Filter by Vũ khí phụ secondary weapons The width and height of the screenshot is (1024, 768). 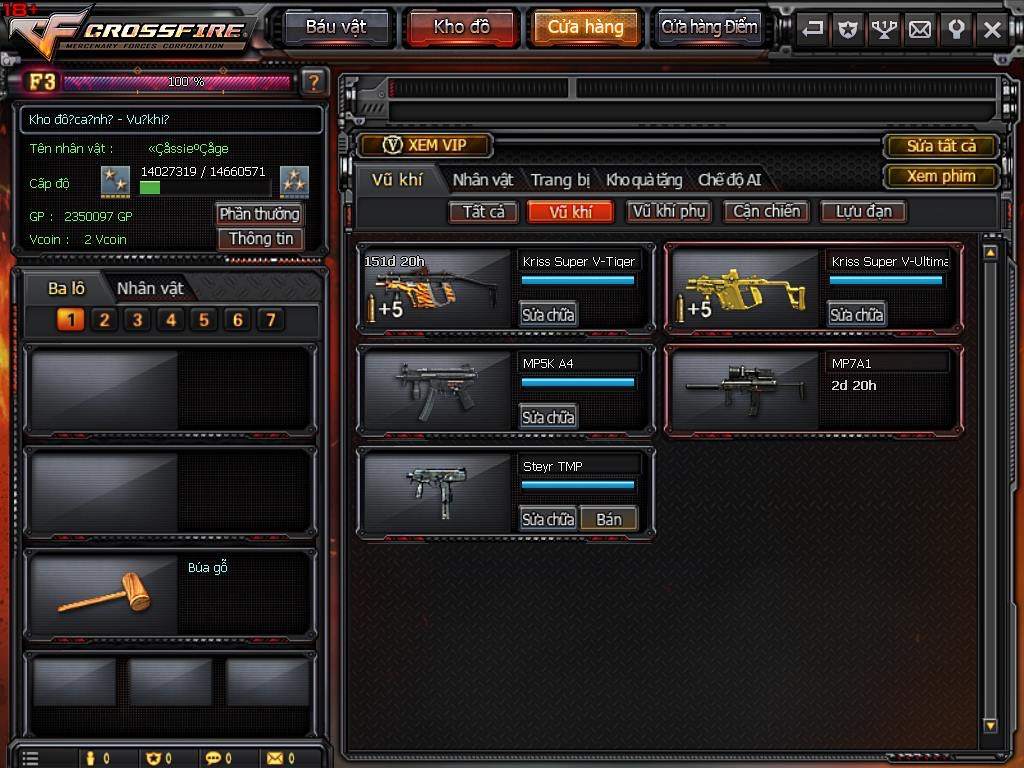tap(669, 211)
